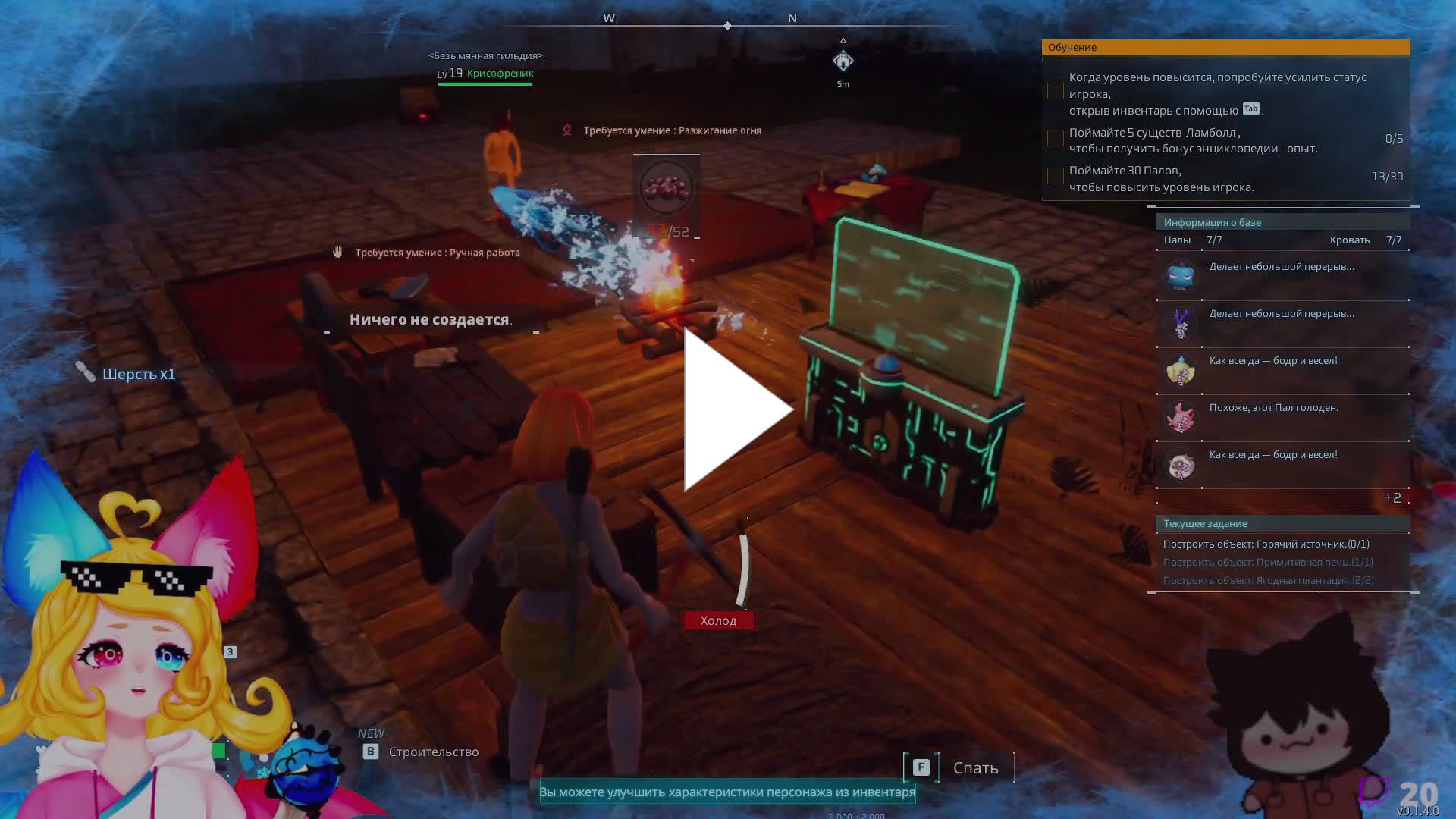Click the base marker on the compass
The width and height of the screenshot is (1456, 819).
point(843,61)
